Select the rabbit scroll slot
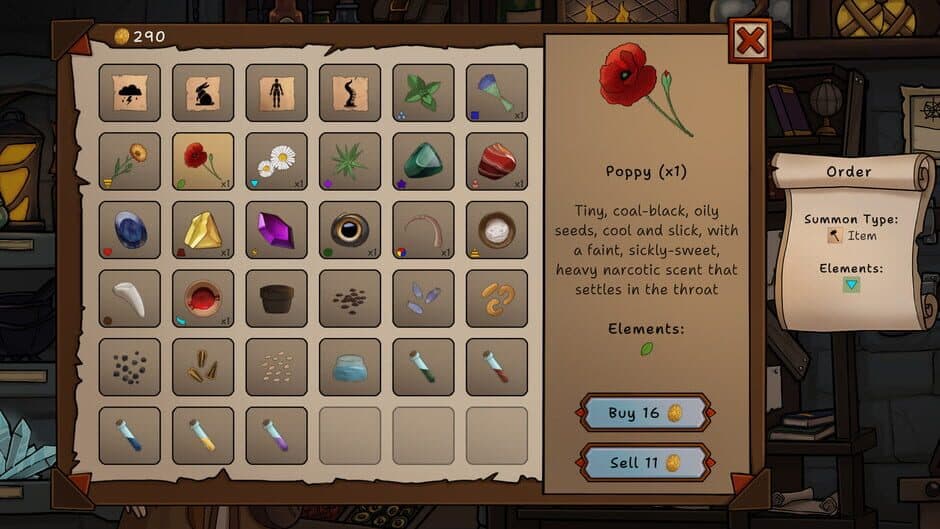The width and height of the screenshot is (940, 529). tap(203, 93)
